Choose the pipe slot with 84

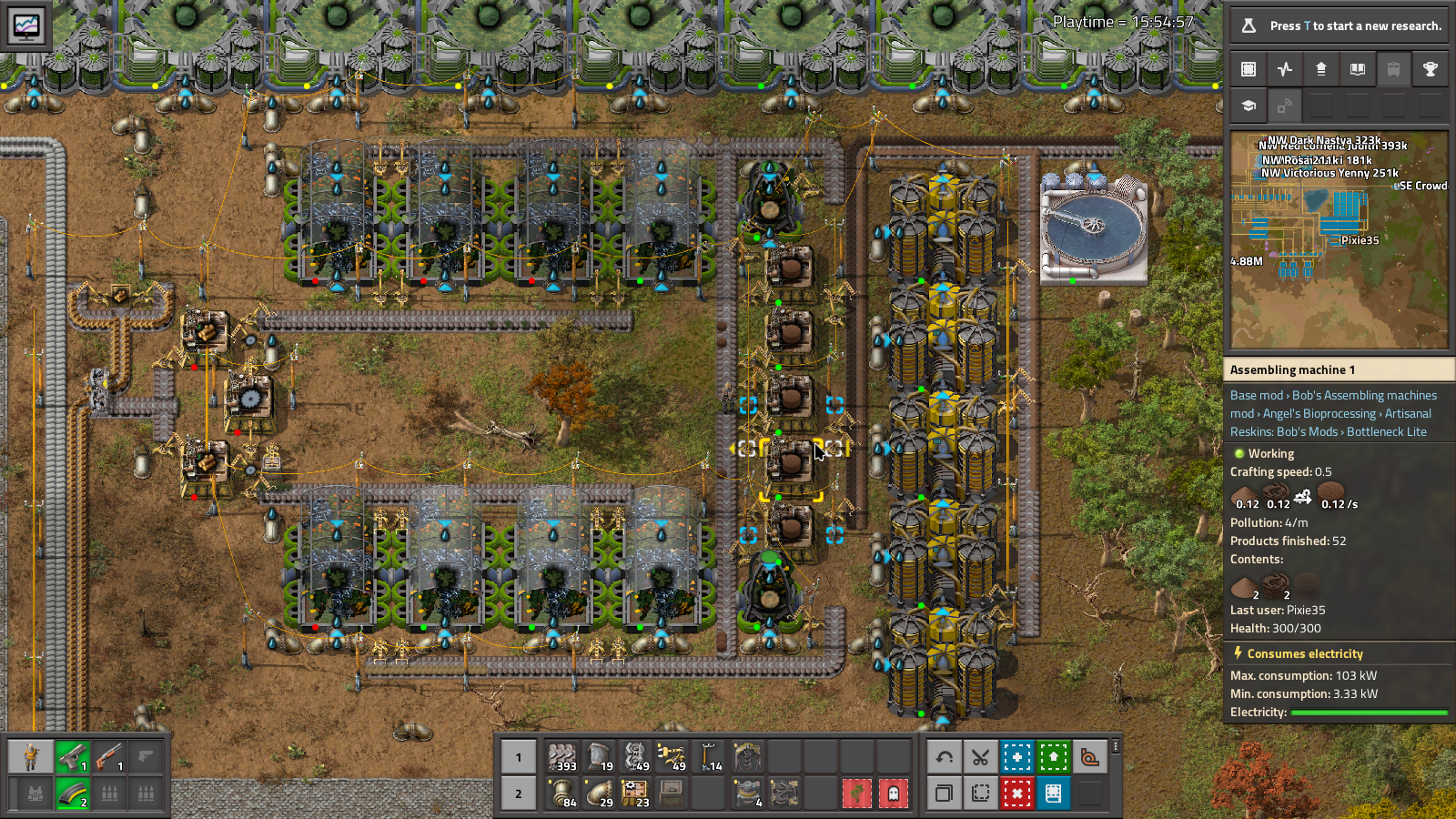(x=562, y=794)
